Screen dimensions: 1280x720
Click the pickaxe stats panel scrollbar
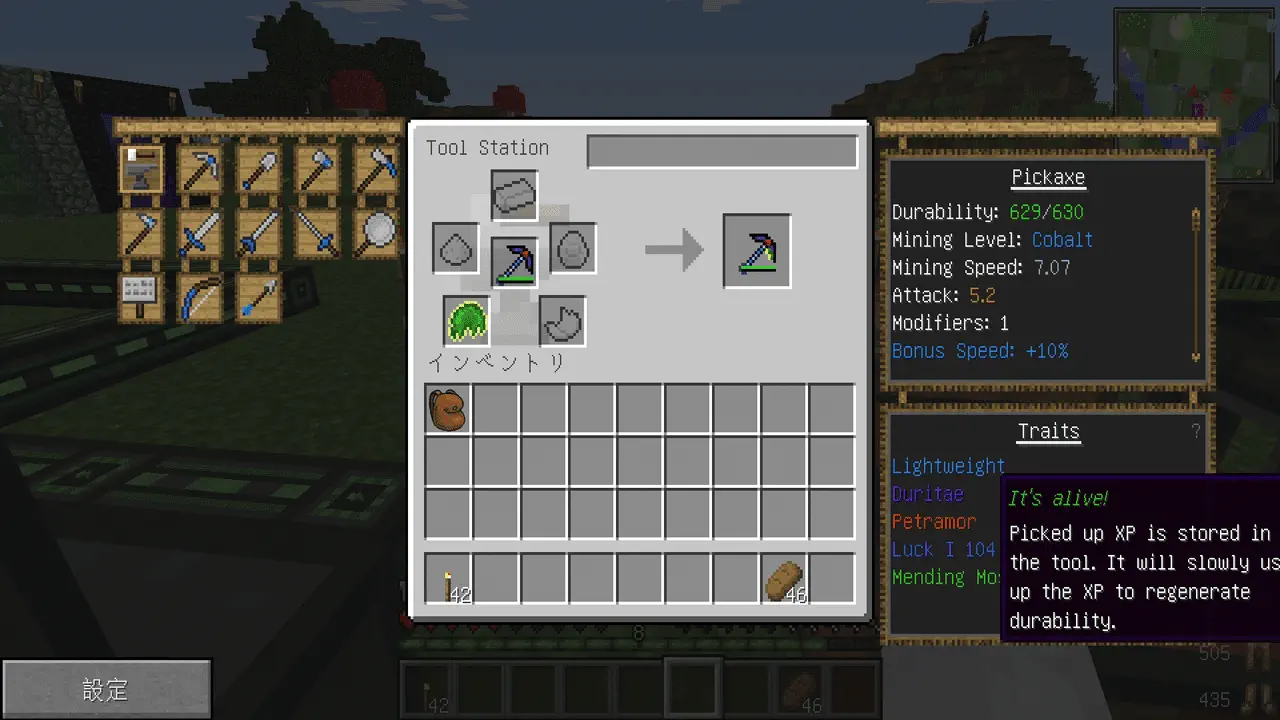click(1194, 285)
